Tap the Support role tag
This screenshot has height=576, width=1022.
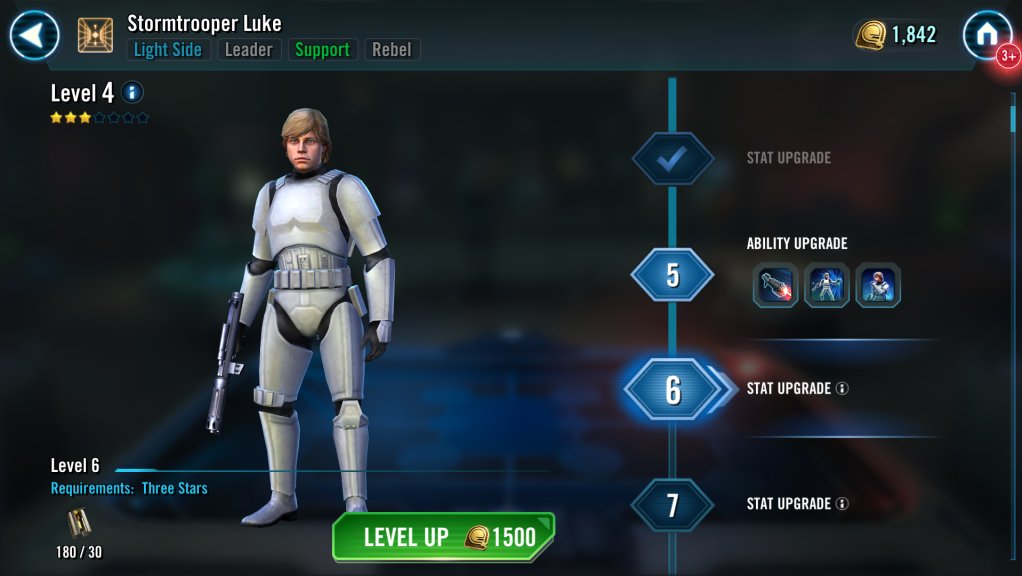tap(322, 49)
